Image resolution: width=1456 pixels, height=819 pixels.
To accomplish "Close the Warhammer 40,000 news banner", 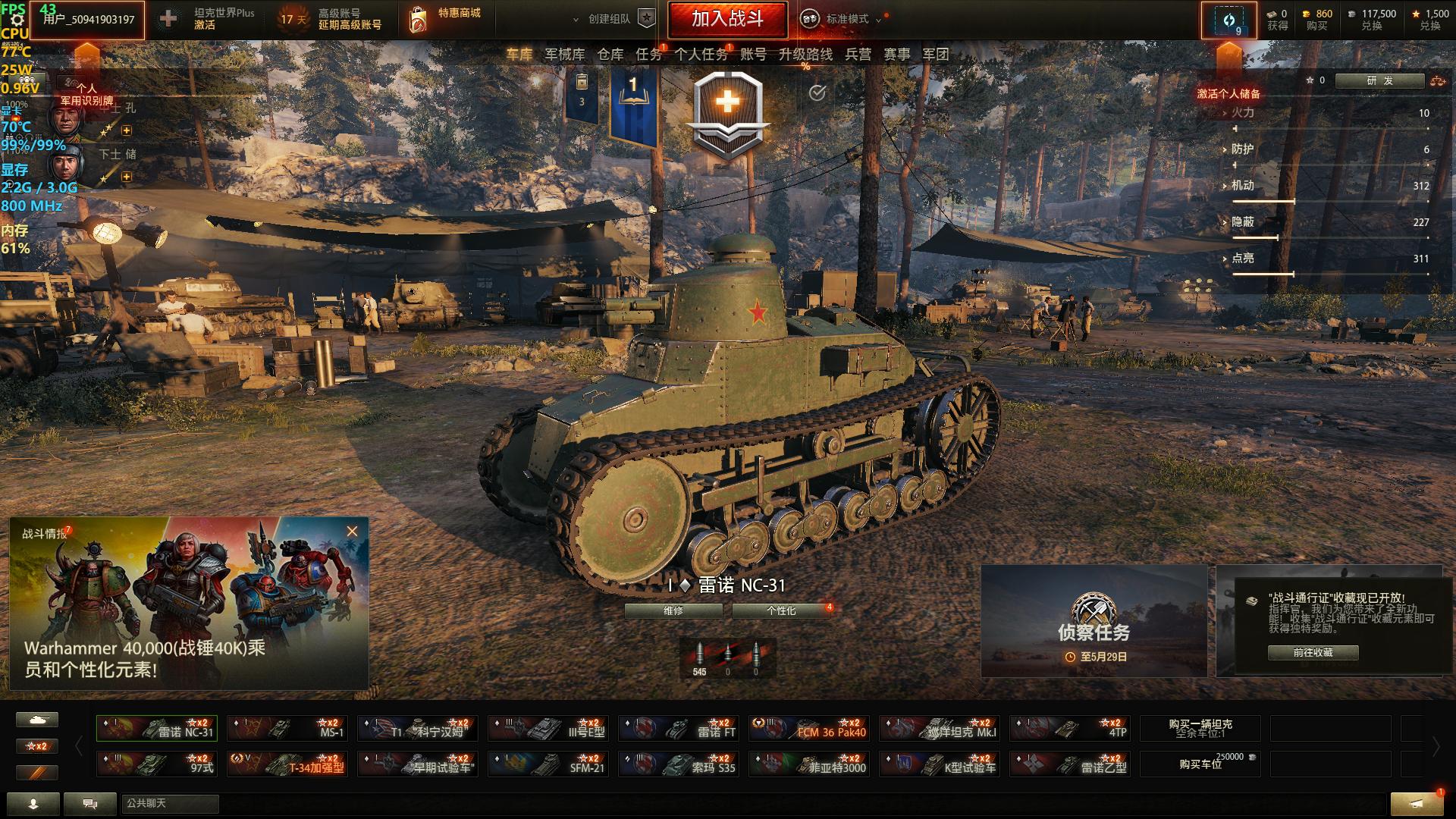I will pyautogui.click(x=352, y=532).
